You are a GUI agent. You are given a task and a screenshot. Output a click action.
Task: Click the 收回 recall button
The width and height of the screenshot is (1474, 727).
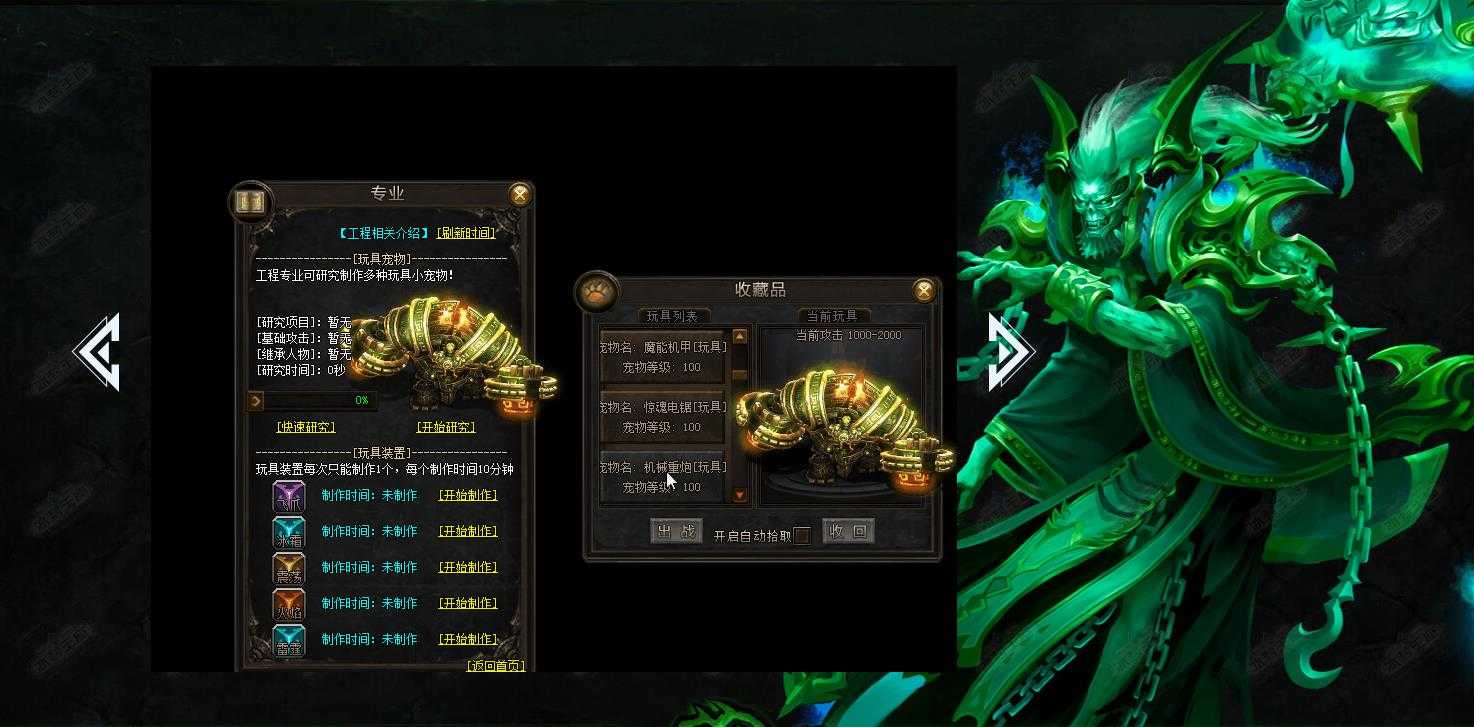point(849,532)
